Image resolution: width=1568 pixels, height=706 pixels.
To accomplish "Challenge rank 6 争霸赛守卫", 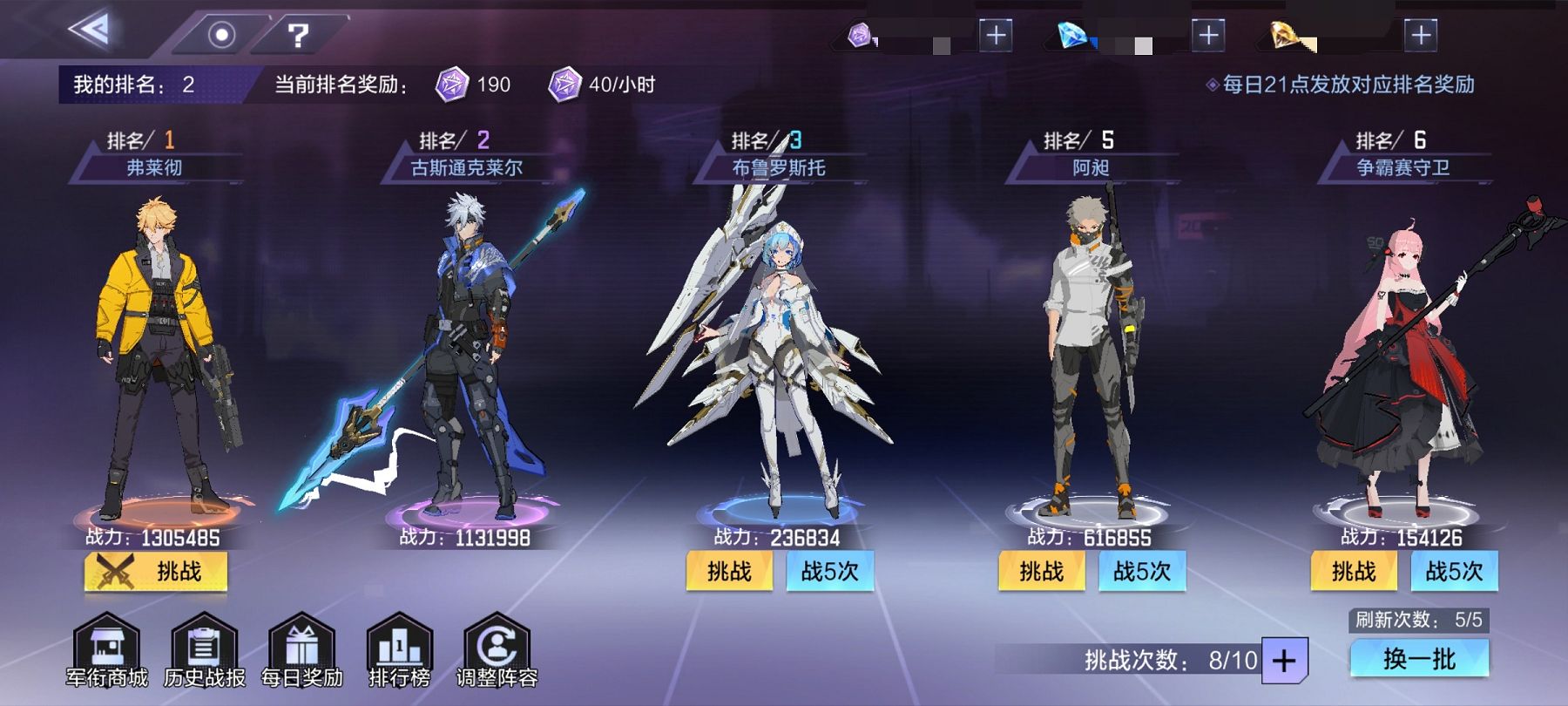I will click(x=1354, y=572).
